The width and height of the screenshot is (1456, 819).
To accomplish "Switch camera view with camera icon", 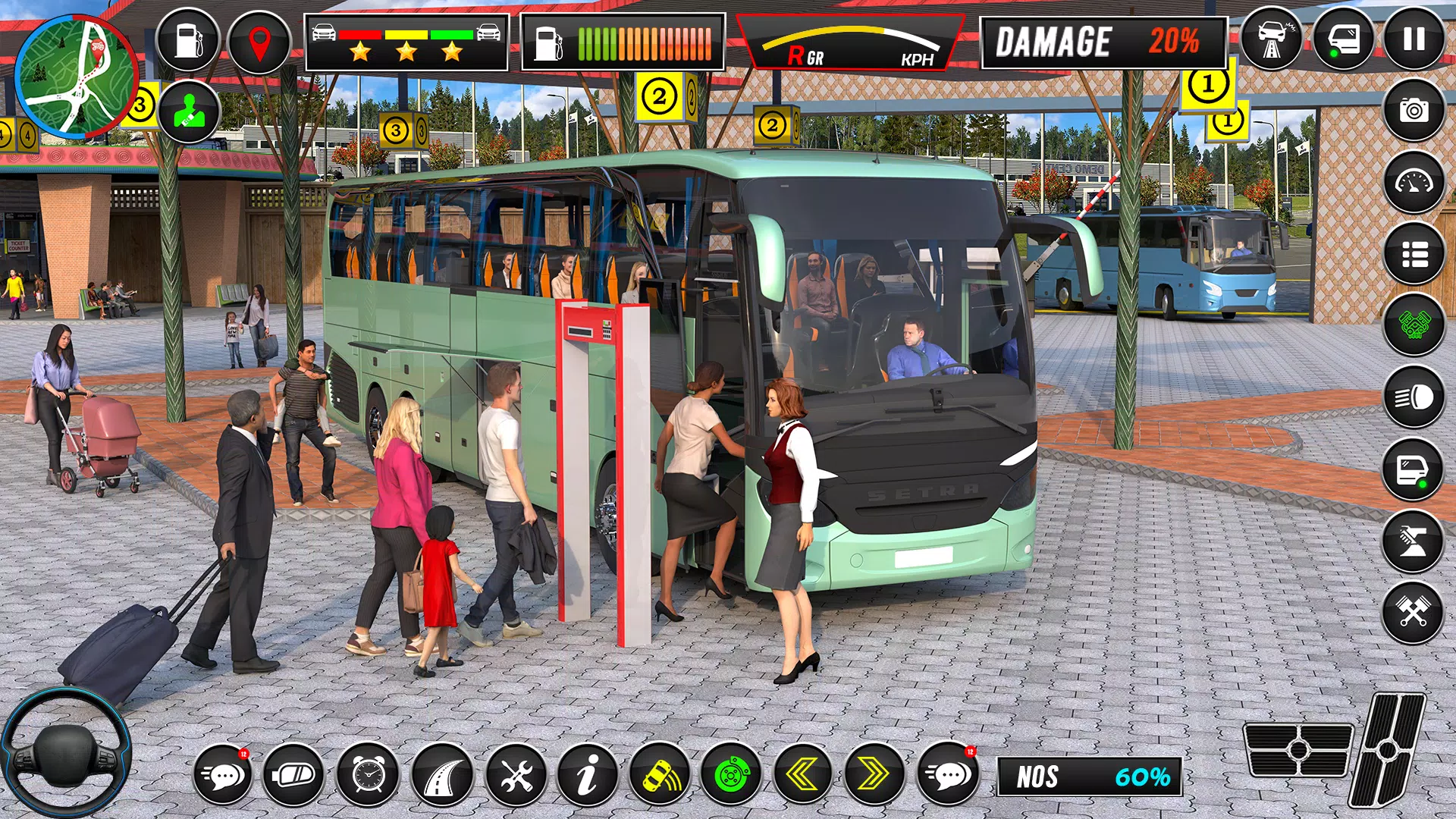I will point(1414,111).
